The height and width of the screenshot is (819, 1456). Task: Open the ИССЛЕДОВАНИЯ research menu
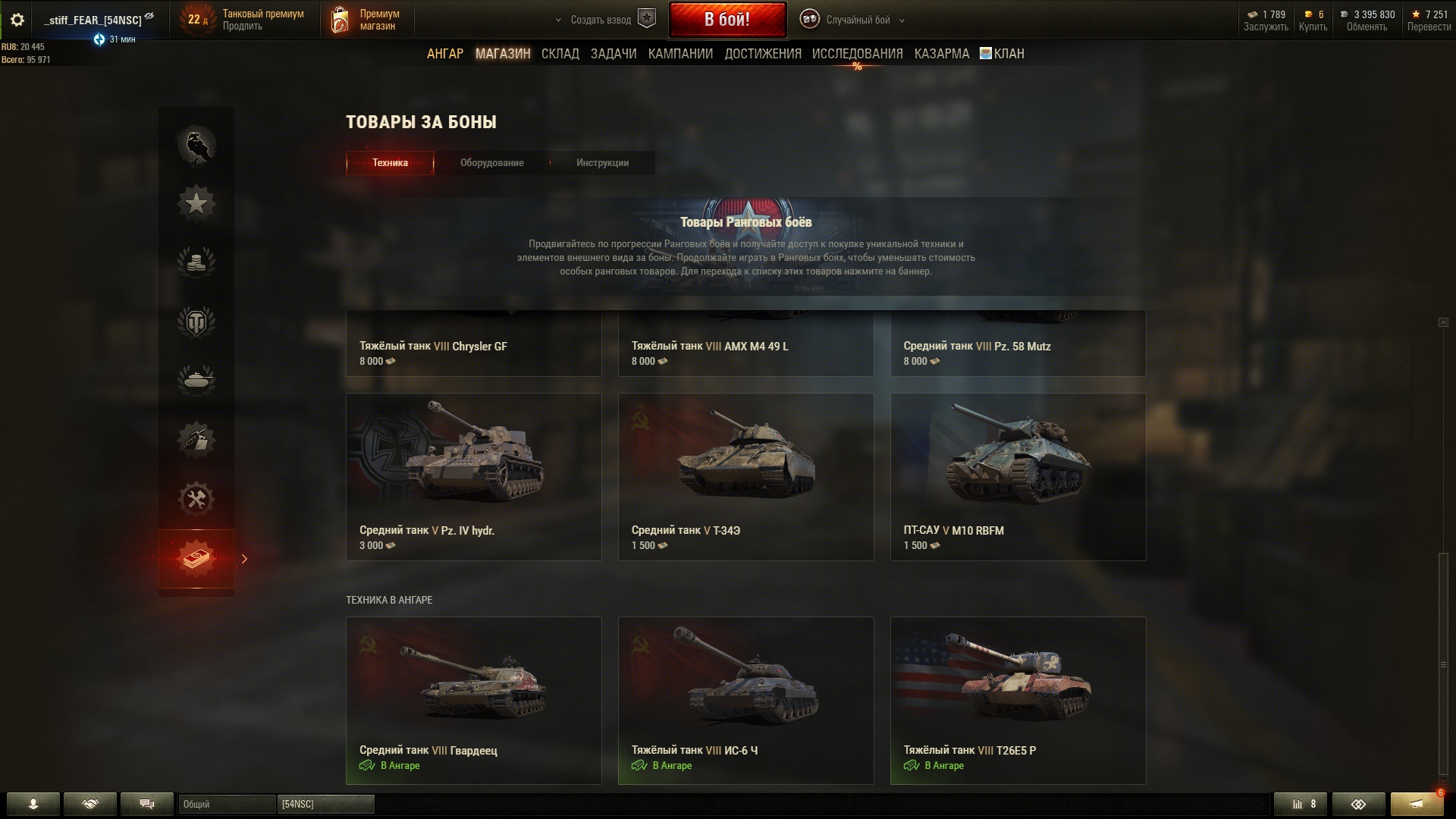click(x=857, y=54)
